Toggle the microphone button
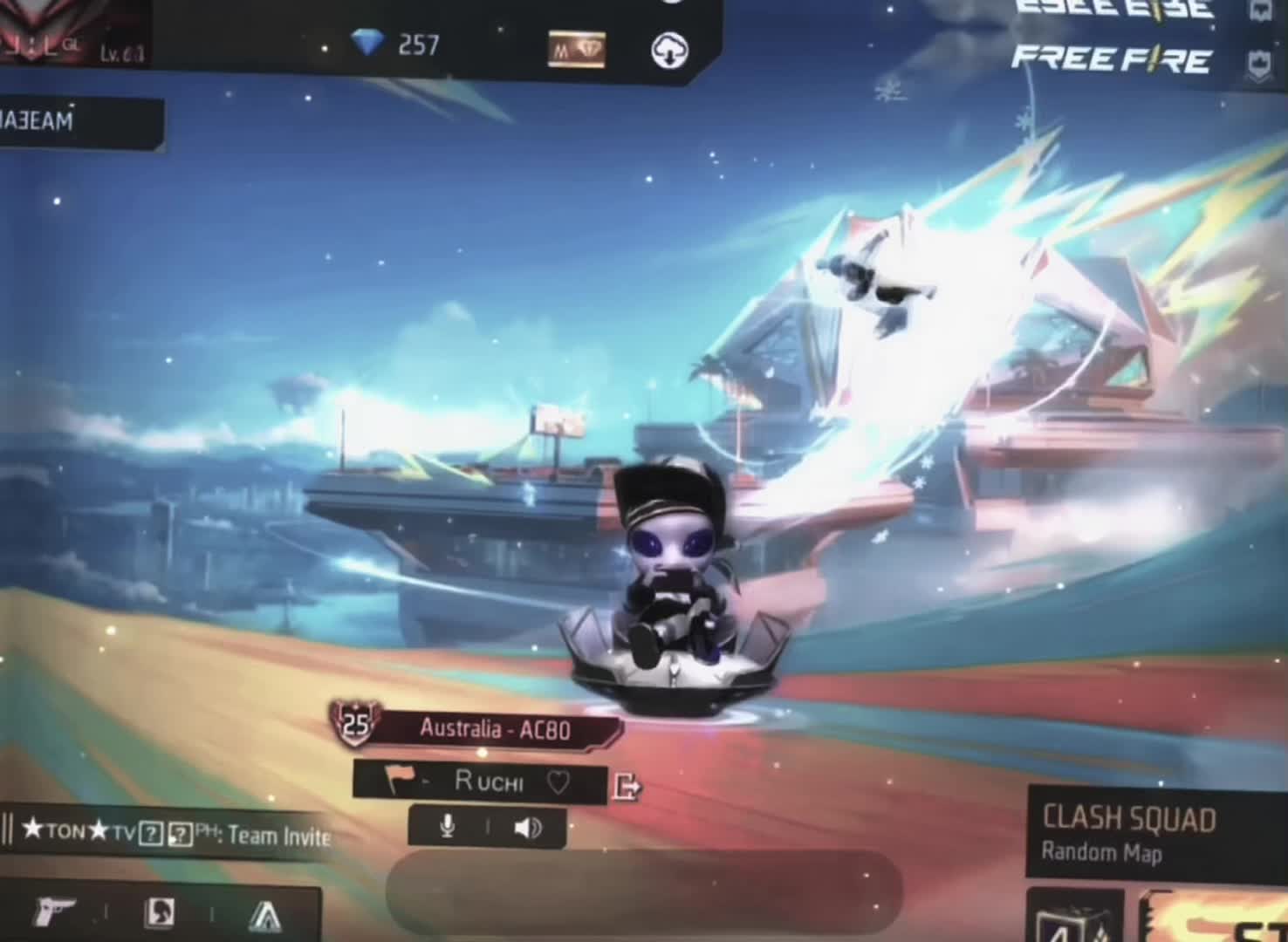This screenshot has width=1288, height=942. point(447,827)
